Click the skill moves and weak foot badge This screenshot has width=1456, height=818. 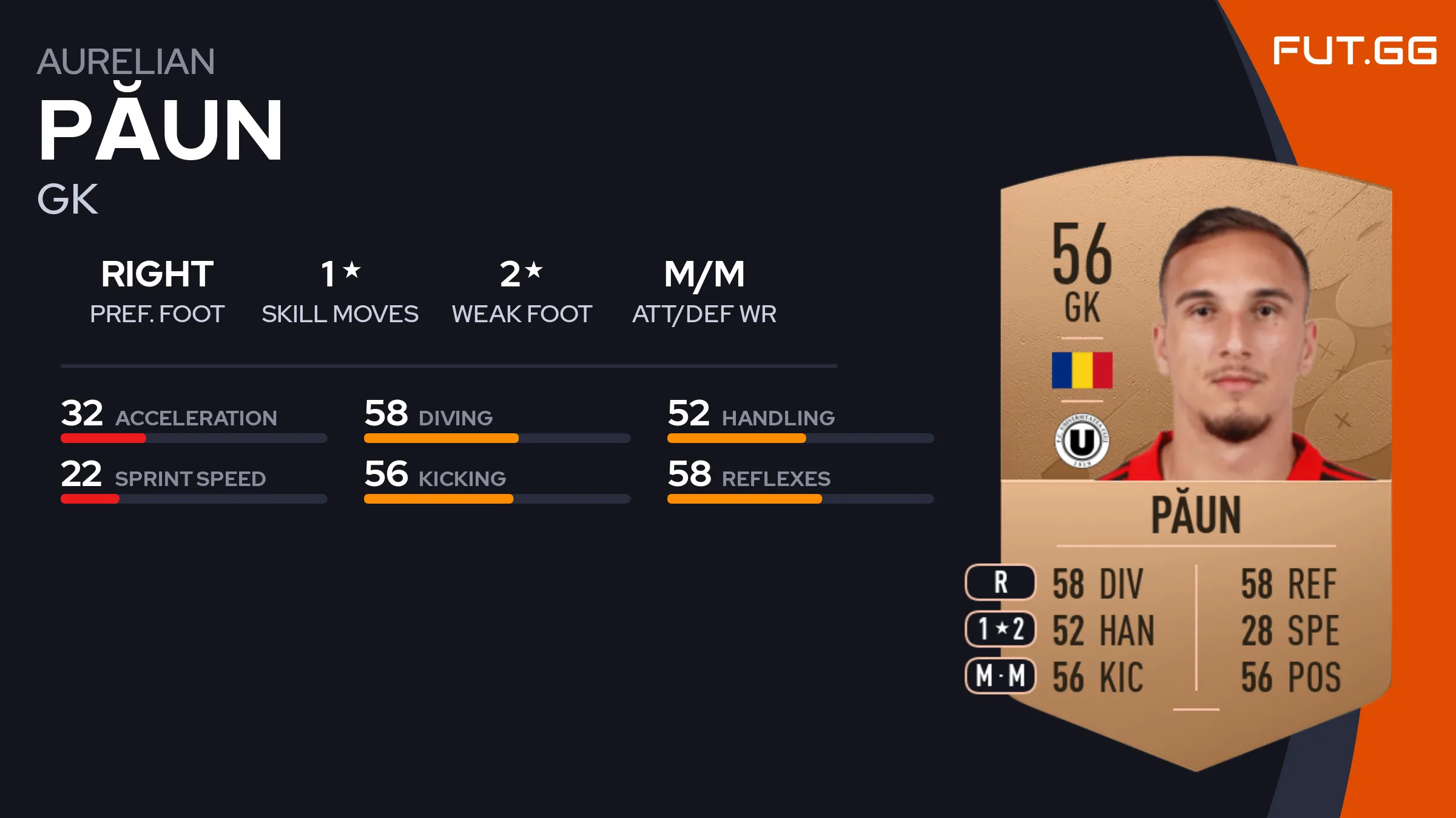(1000, 629)
